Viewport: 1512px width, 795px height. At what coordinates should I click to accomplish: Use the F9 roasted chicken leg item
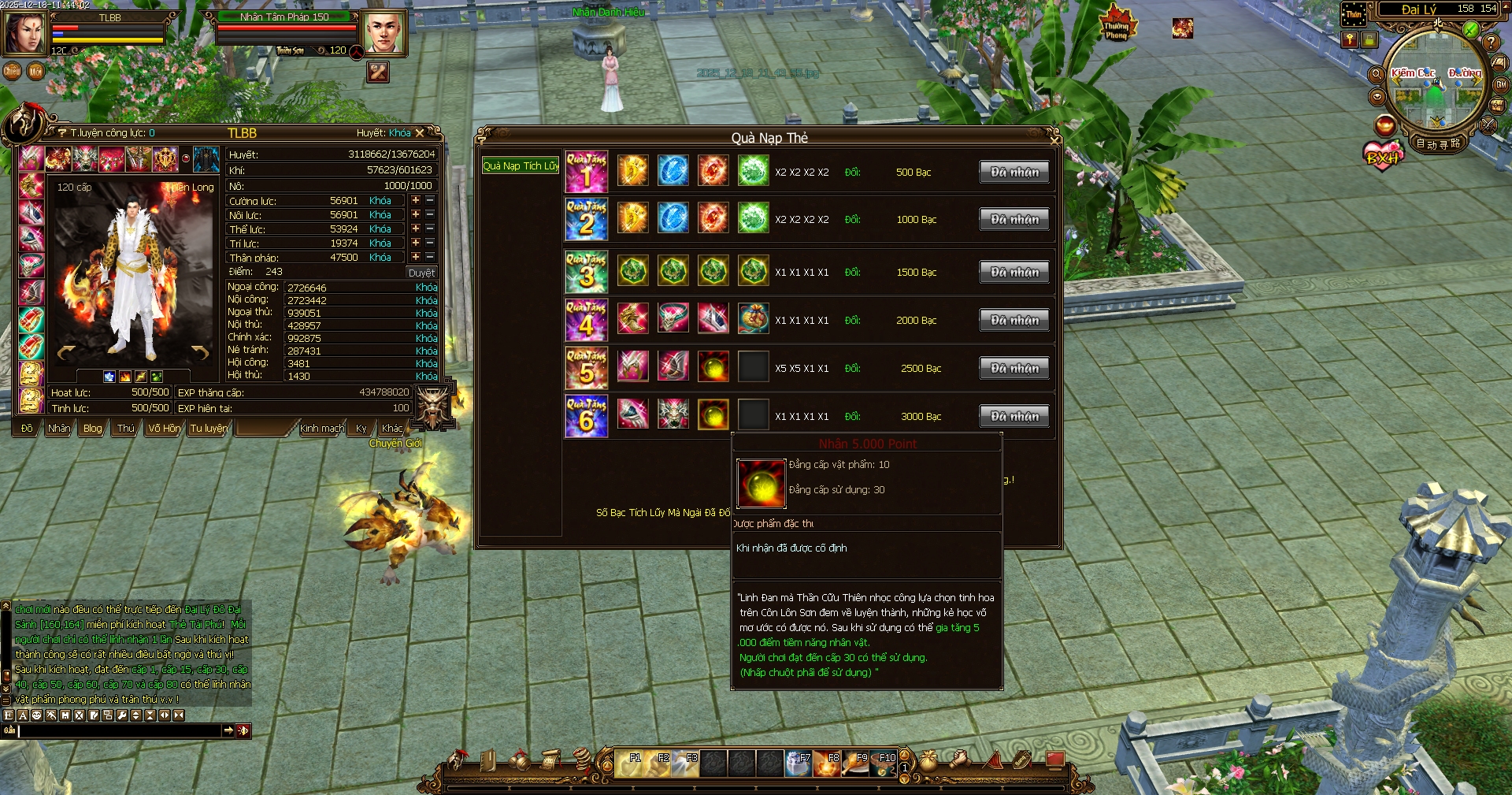(x=854, y=763)
